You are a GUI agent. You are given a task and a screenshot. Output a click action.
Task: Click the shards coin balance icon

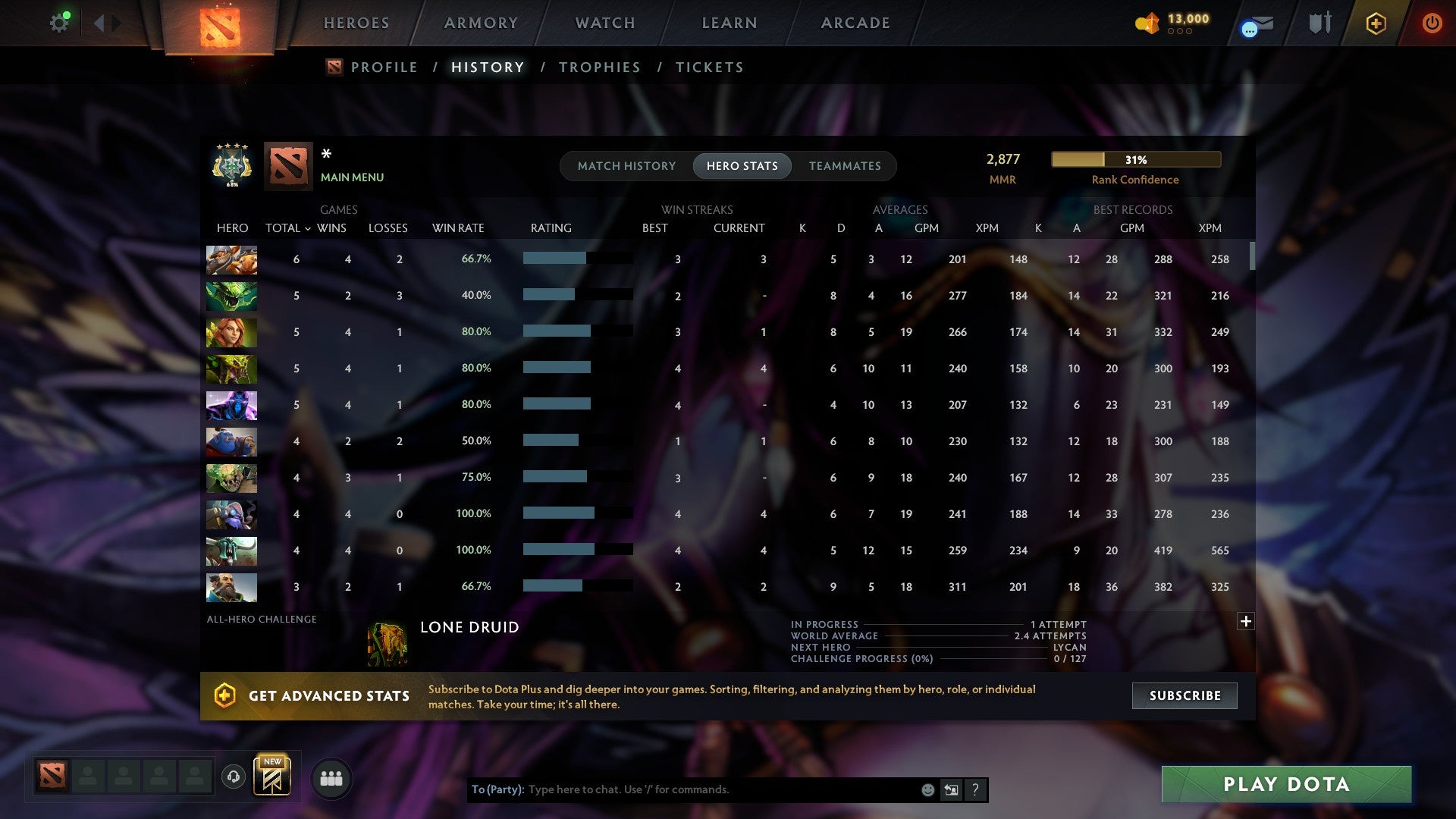[x=1147, y=24]
